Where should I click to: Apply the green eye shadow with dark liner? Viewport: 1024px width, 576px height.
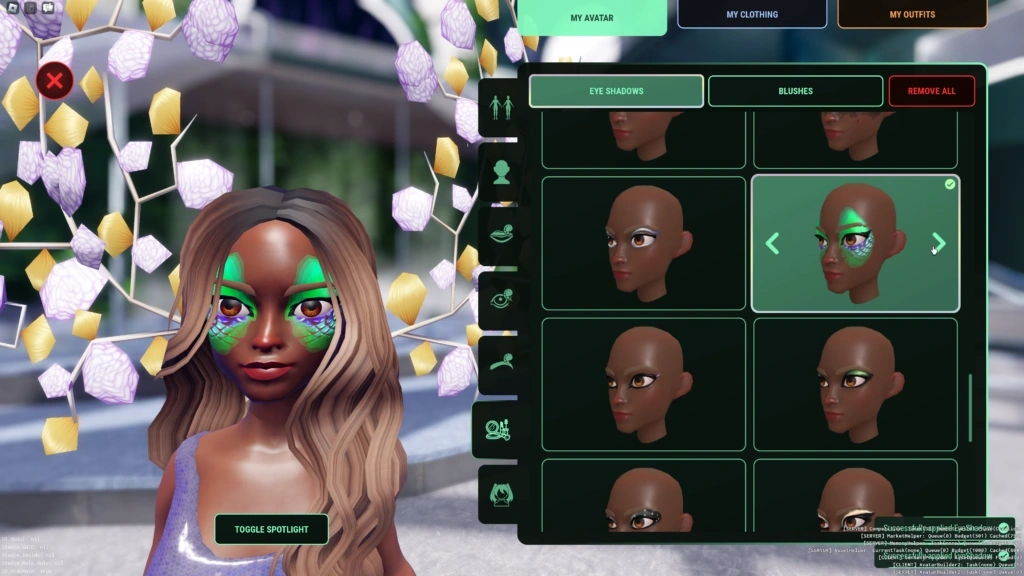click(855, 382)
